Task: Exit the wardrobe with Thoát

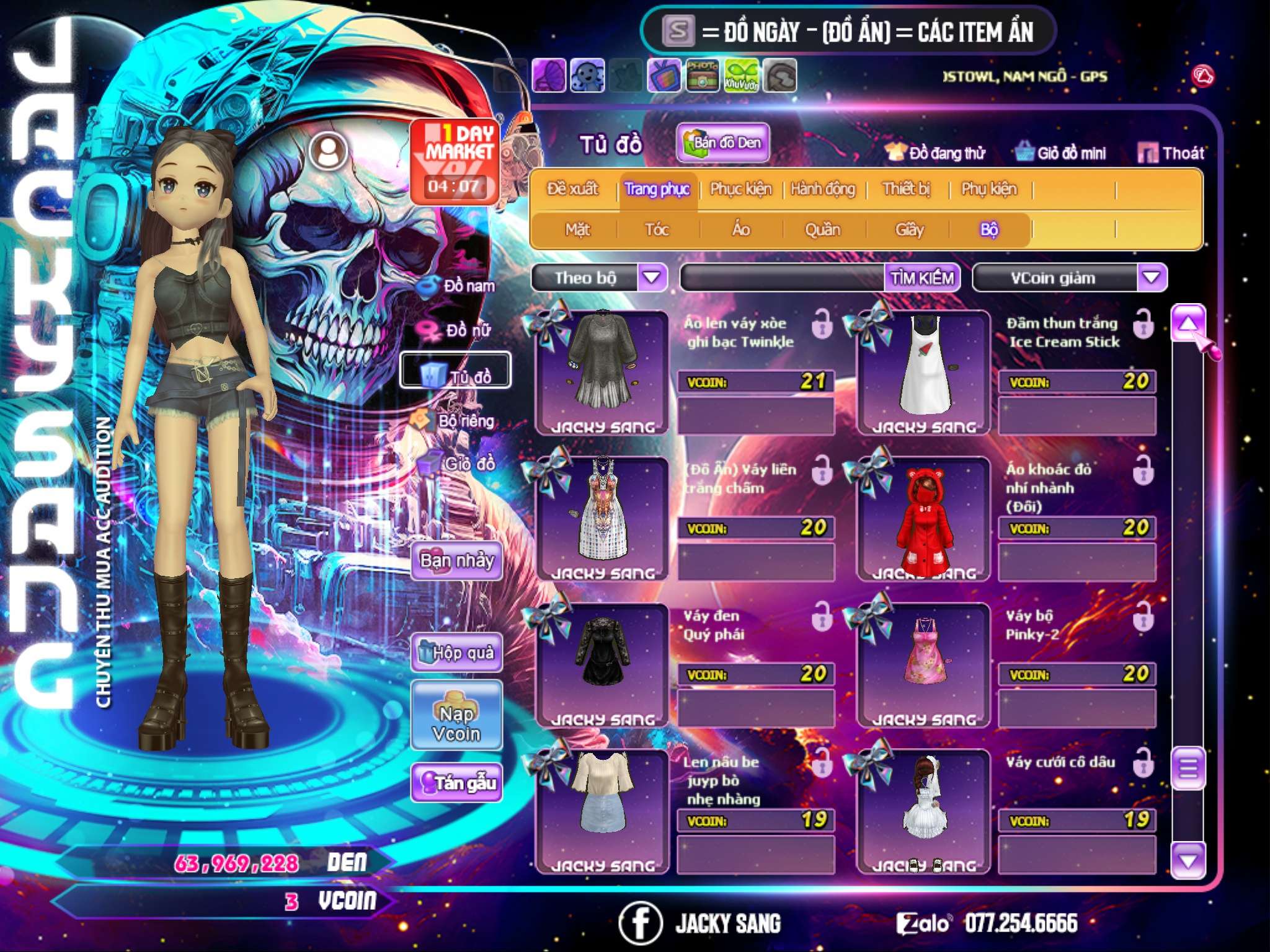Action: [1171, 153]
